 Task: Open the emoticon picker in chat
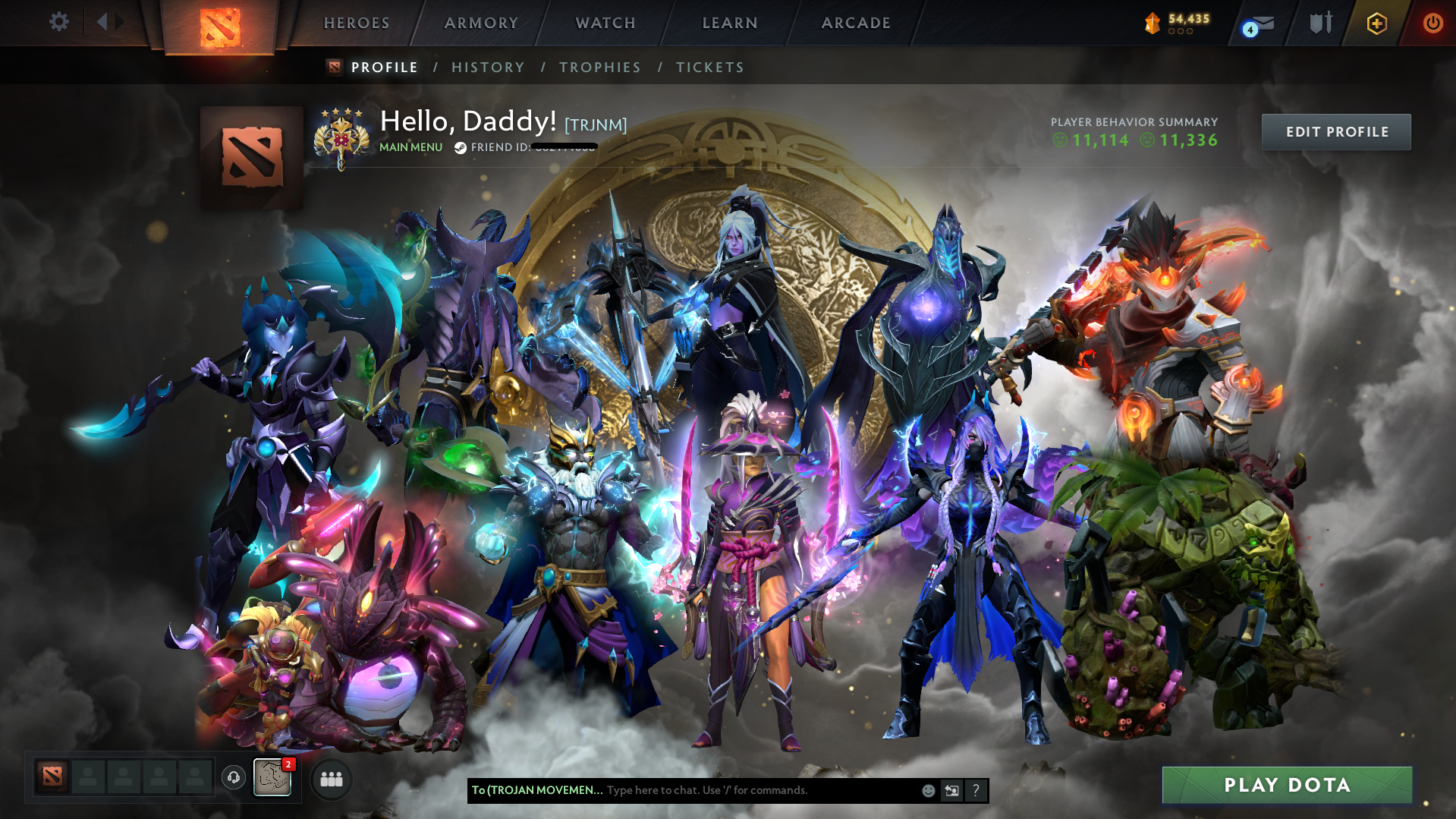coord(928,790)
